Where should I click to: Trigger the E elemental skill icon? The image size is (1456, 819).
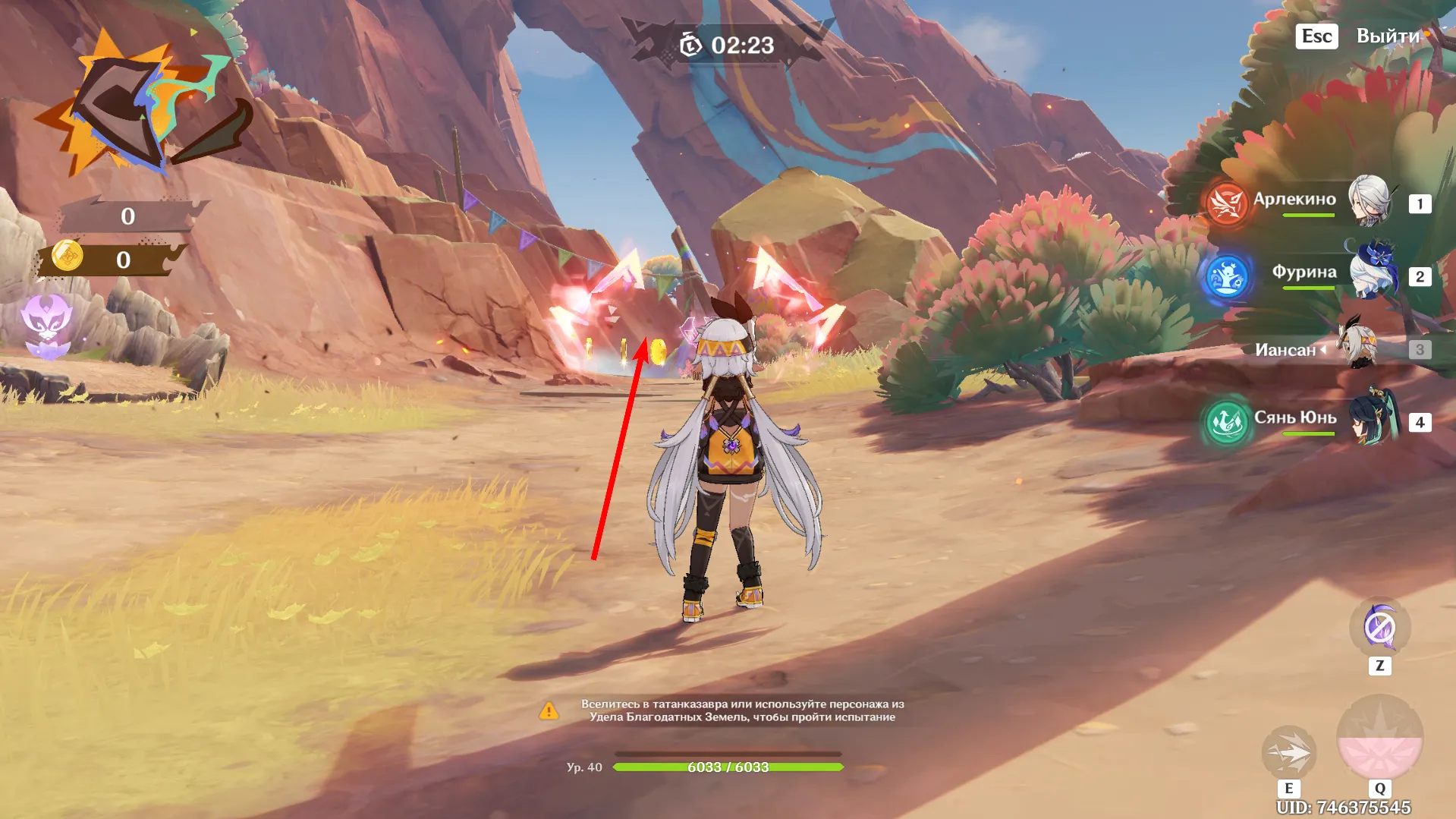pyautogui.click(x=1290, y=754)
